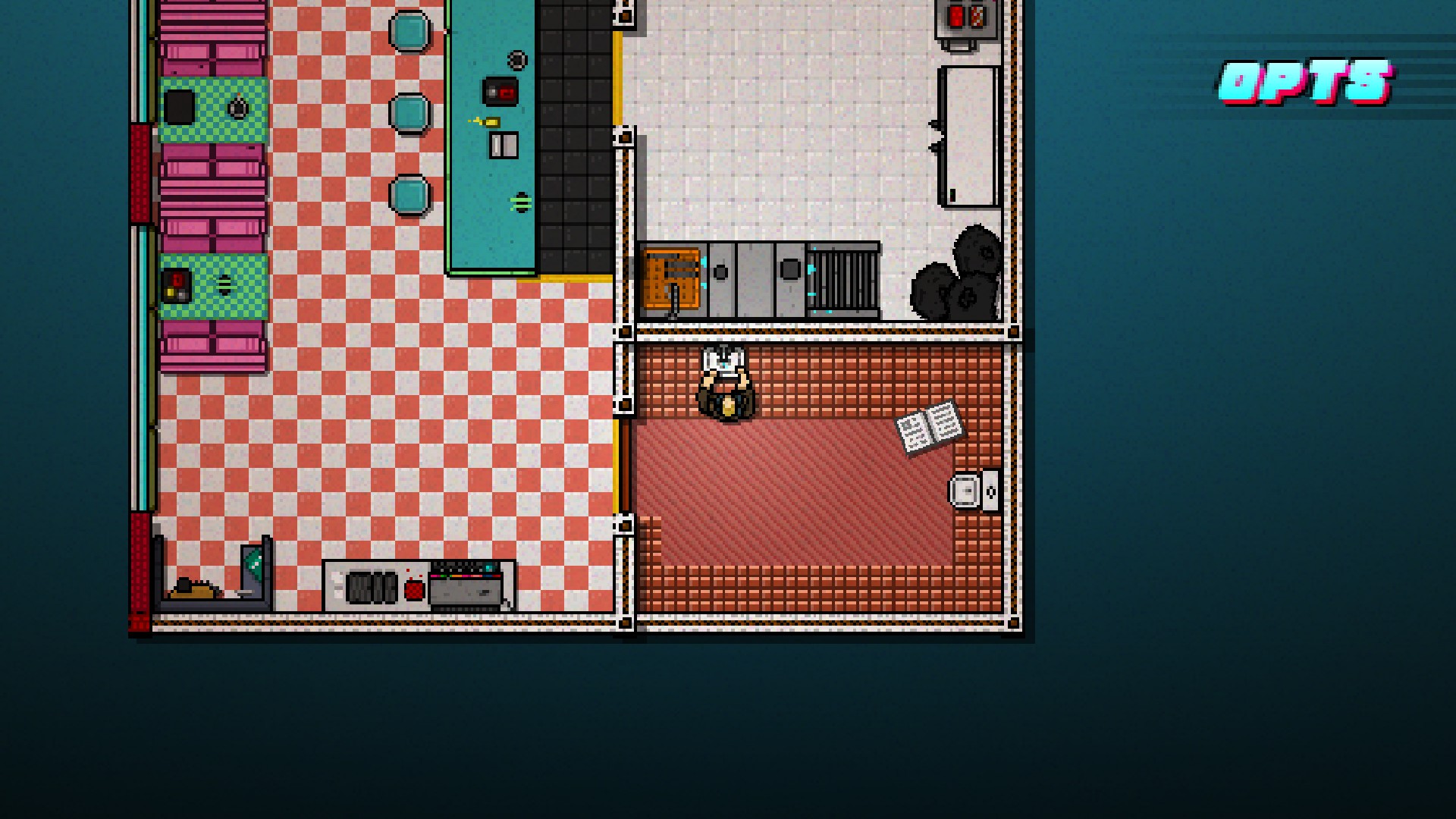Click the bottom teal bar stool
The image size is (1456, 819).
pos(409,192)
